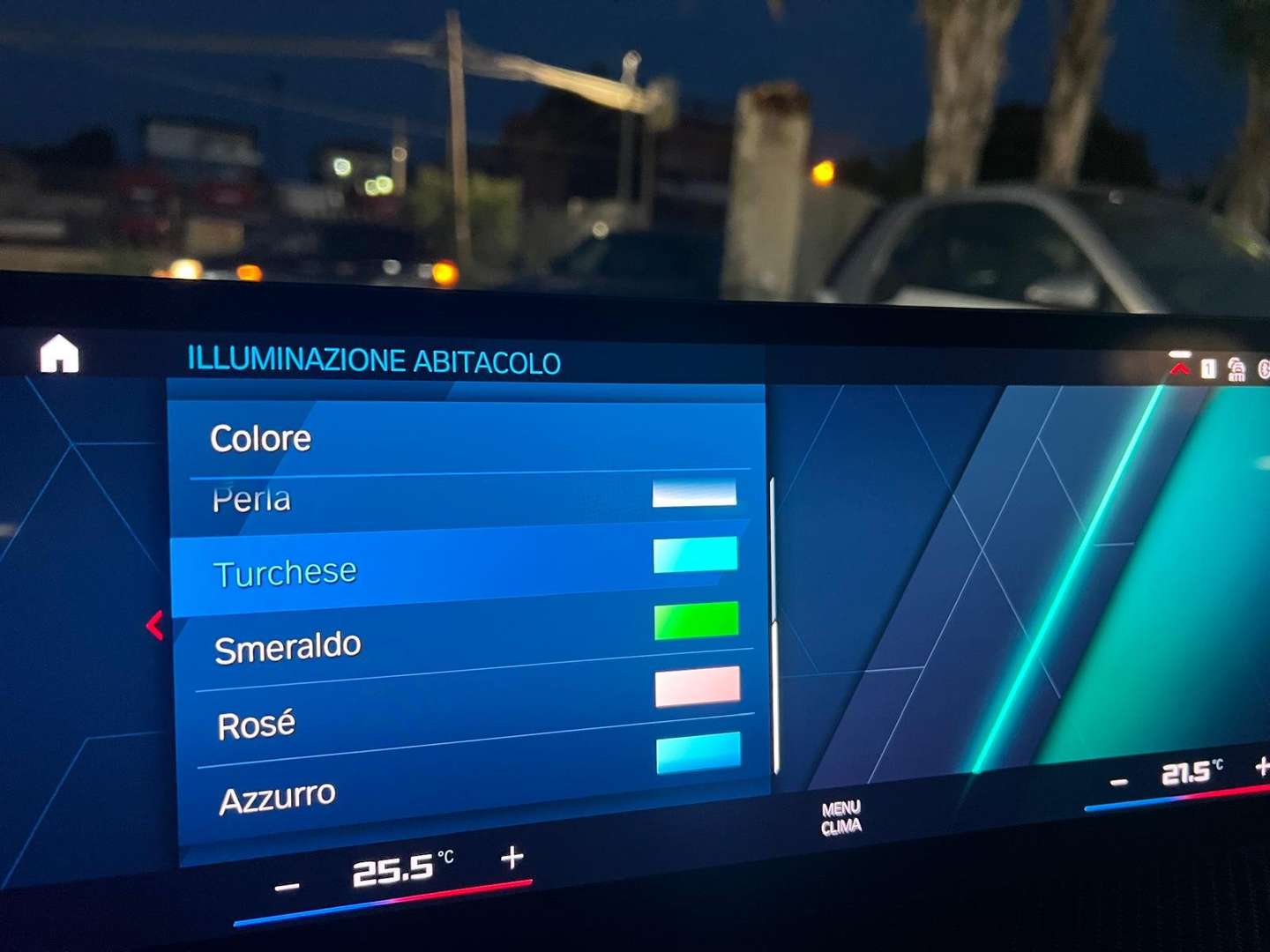Select the garage door status icon
This screenshot has width=1270, height=952.
tap(1236, 368)
